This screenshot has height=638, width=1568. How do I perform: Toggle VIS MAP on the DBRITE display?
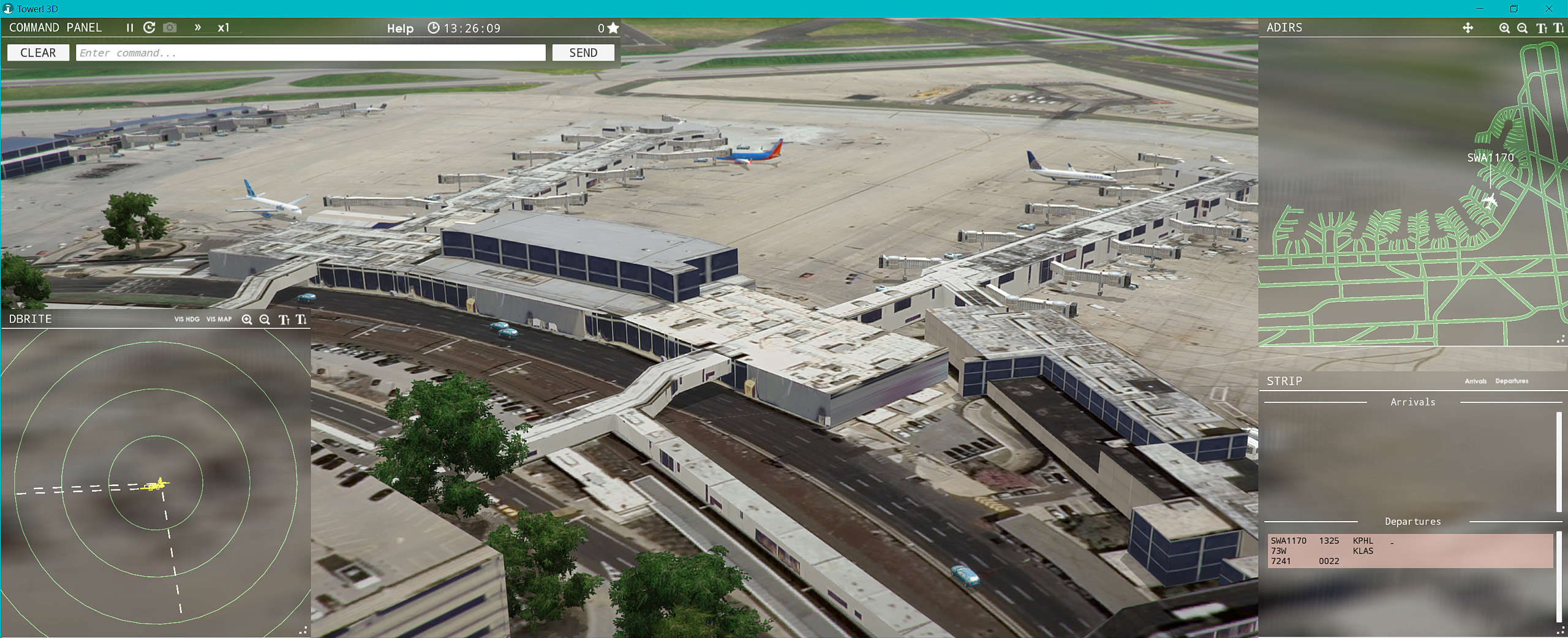tap(219, 319)
